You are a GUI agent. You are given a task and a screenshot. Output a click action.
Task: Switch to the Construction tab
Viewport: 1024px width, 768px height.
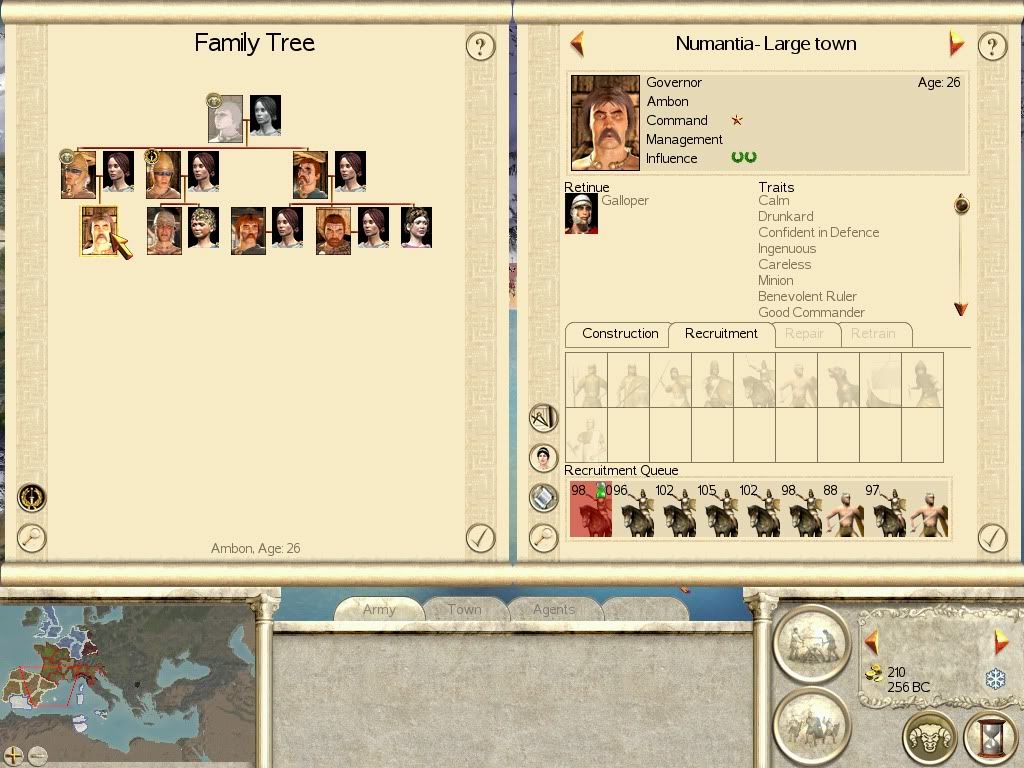[x=620, y=334]
